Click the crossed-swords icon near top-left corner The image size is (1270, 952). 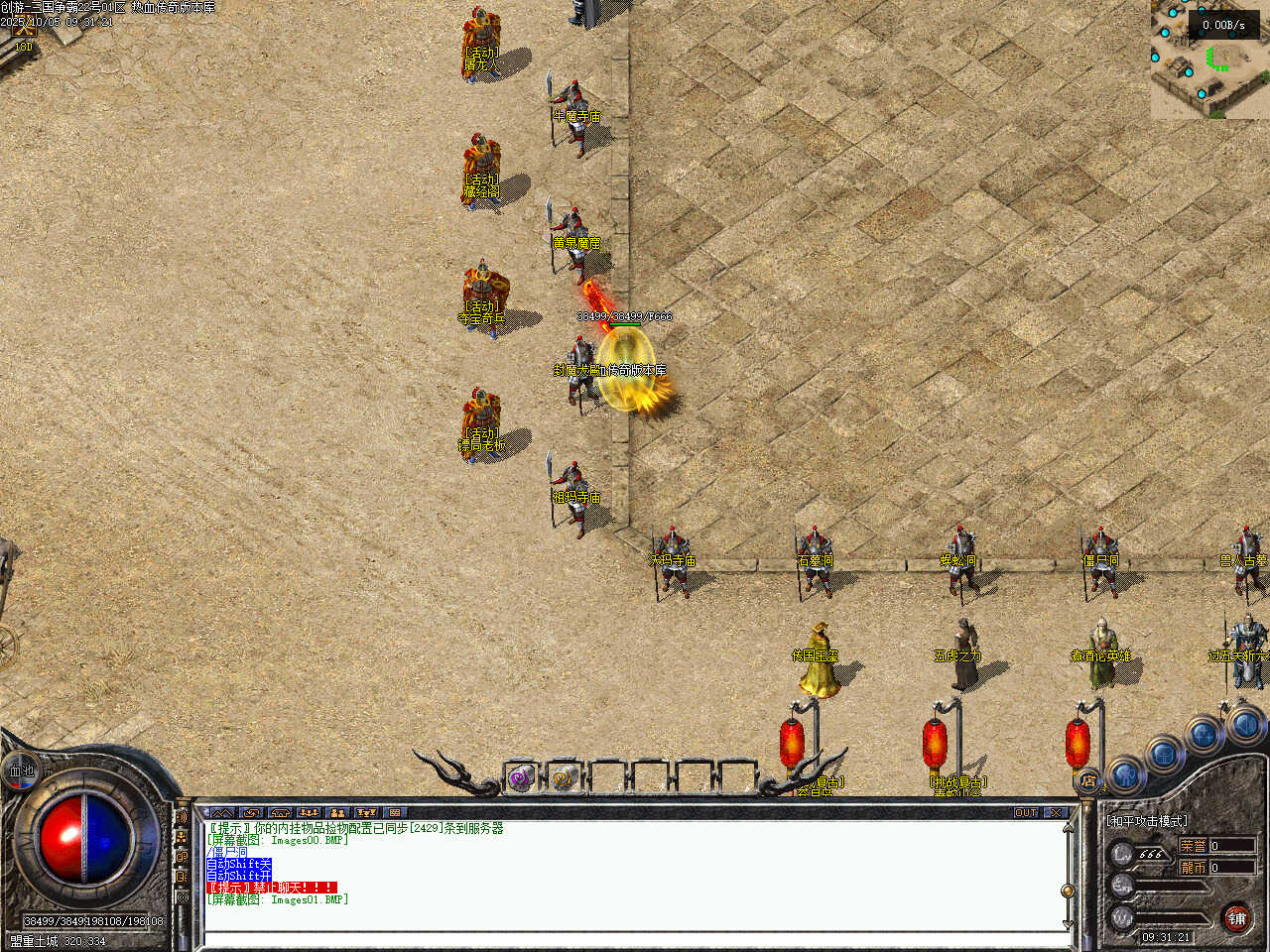tap(24, 32)
